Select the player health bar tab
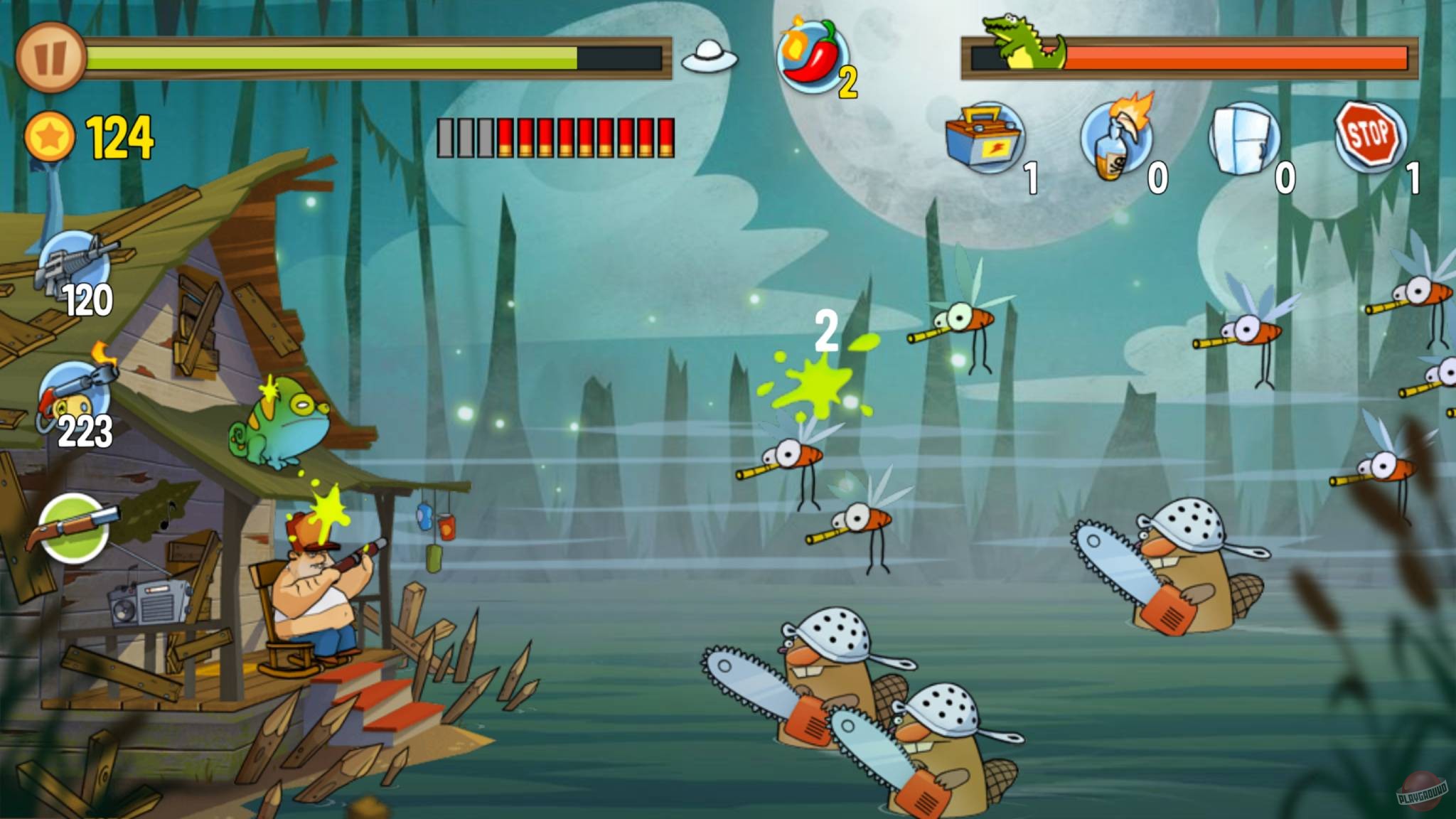Viewport: 1456px width, 819px height. coord(377,57)
